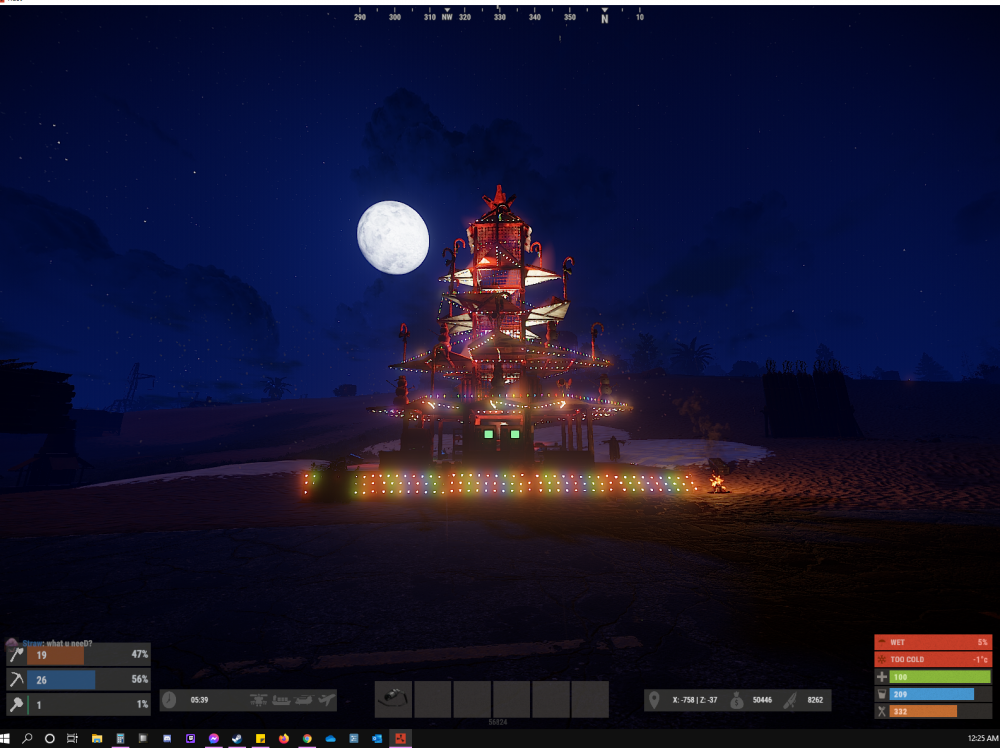This screenshot has width=1000, height=748.
Task: Click Straw's chat message
Action: [60, 643]
